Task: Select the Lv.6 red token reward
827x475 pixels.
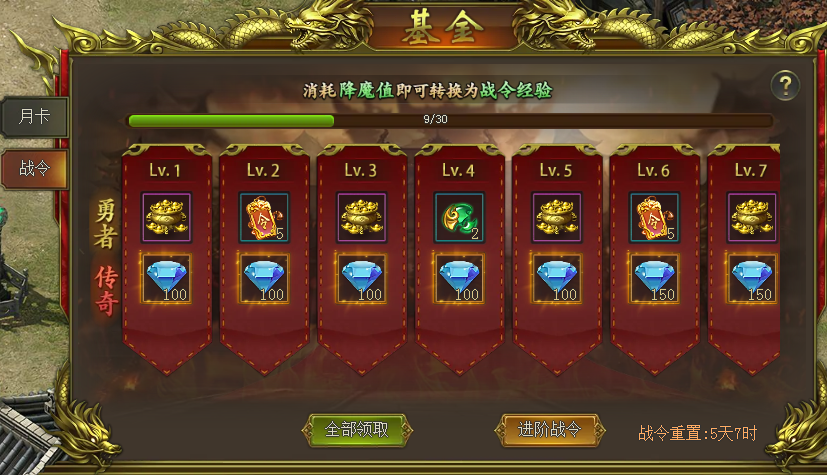Action: click(x=654, y=217)
